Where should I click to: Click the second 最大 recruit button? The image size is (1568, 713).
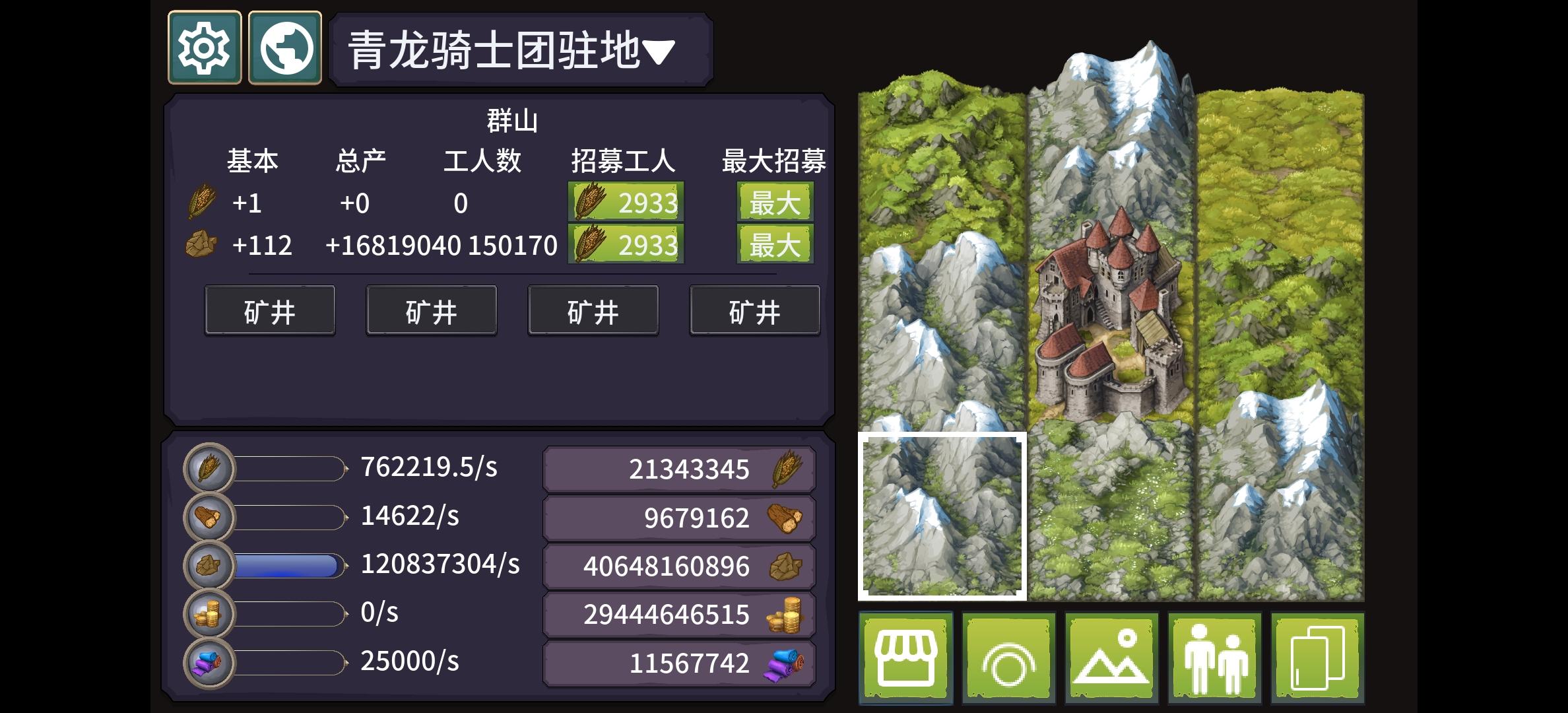point(775,245)
